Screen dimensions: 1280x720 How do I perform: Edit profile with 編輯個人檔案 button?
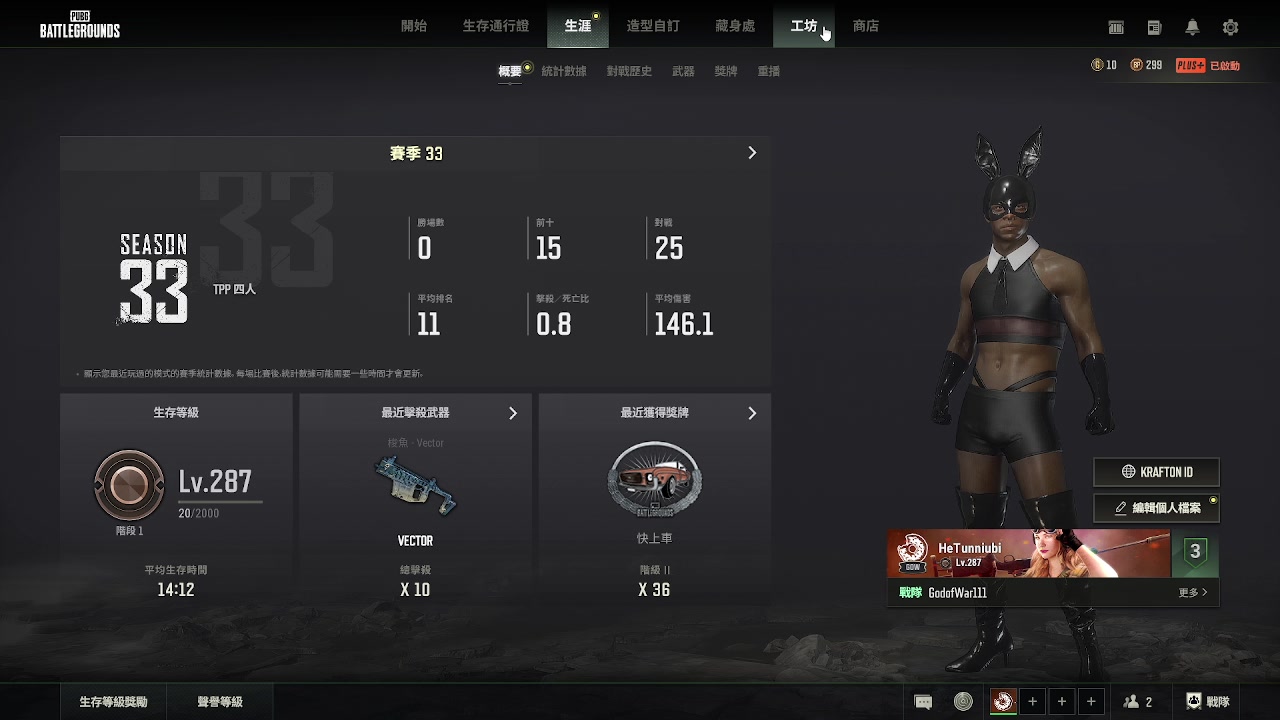1156,508
